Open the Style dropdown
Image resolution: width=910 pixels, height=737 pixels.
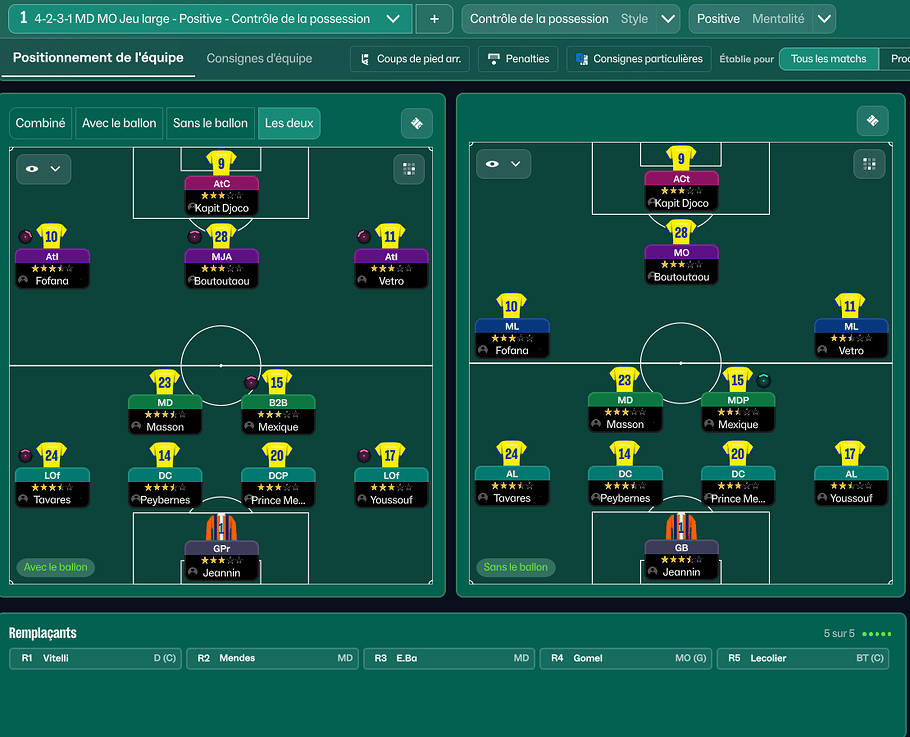point(662,19)
